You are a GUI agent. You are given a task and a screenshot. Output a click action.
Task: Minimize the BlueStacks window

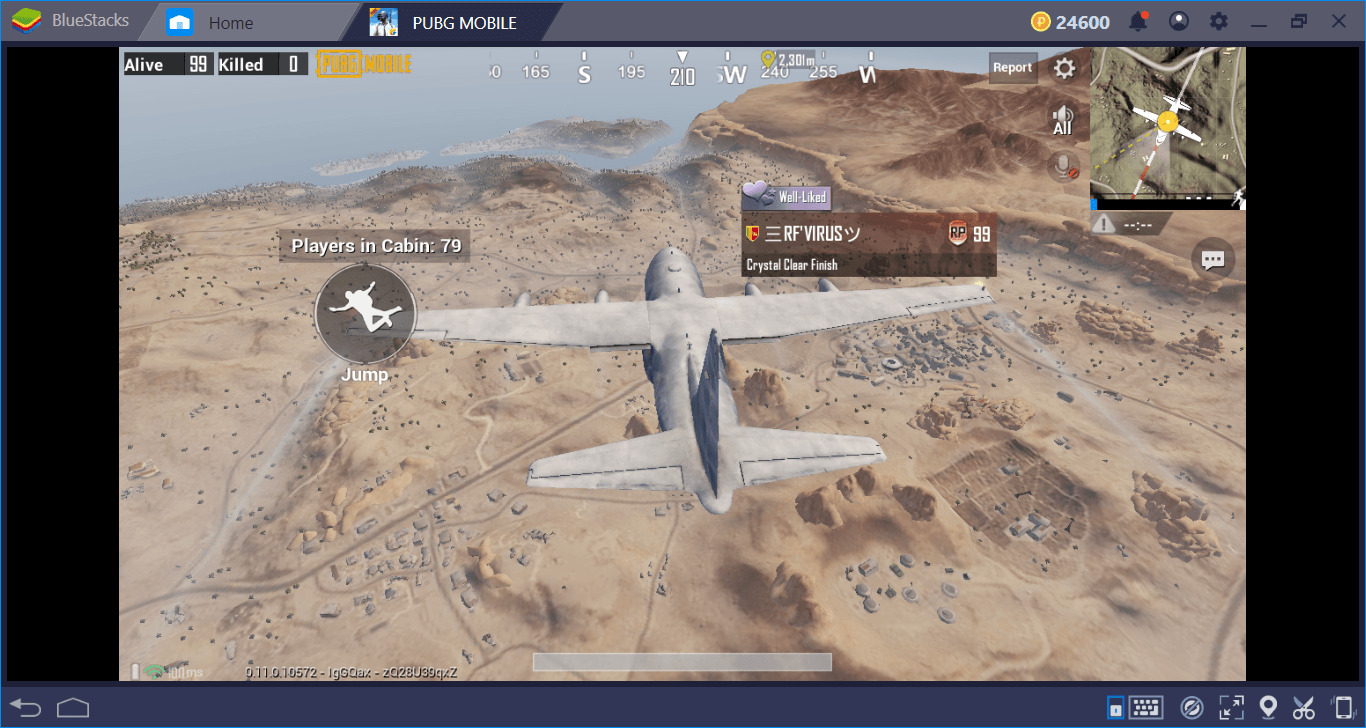(x=1259, y=21)
